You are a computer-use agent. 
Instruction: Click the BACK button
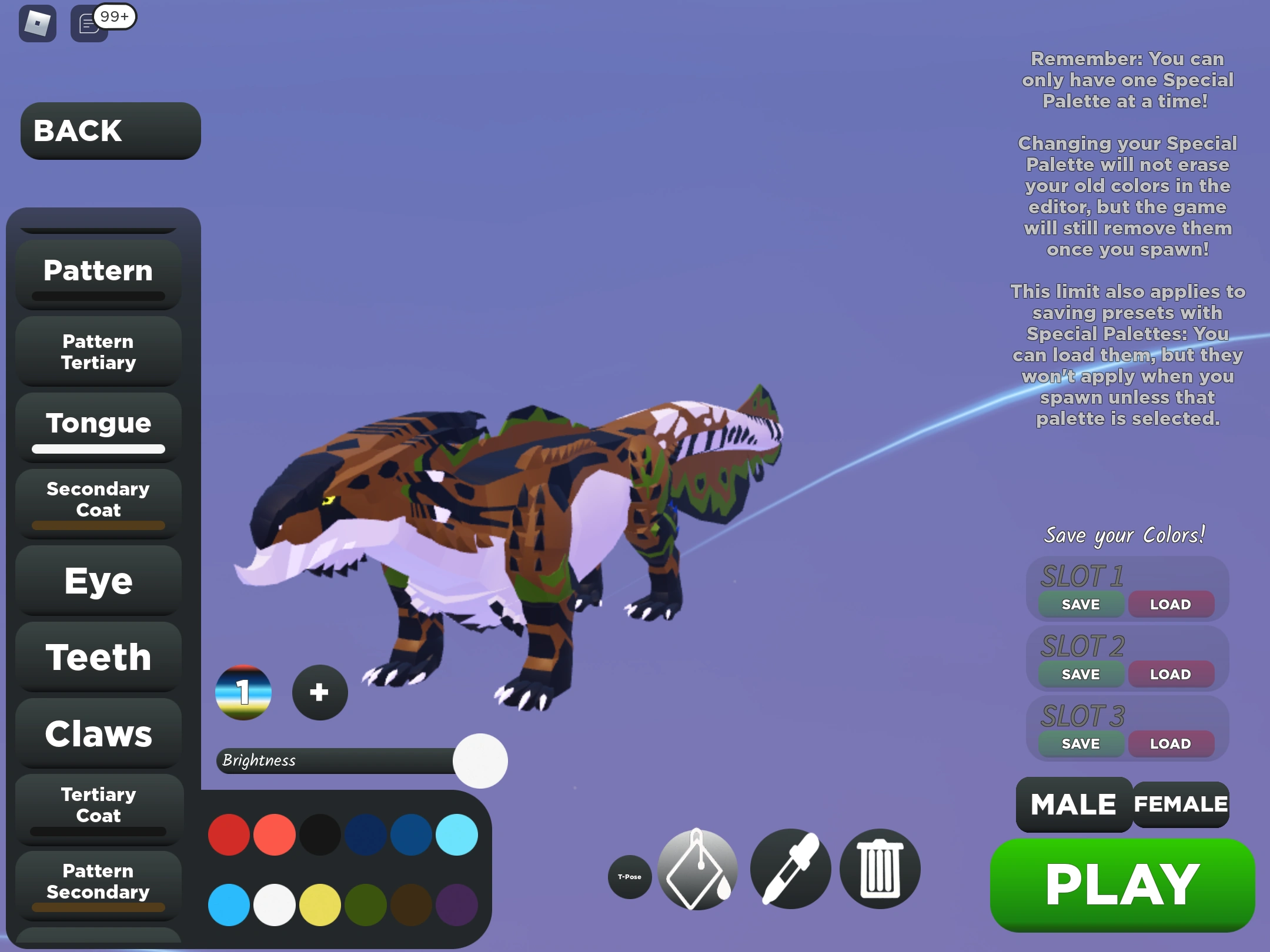coord(111,130)
